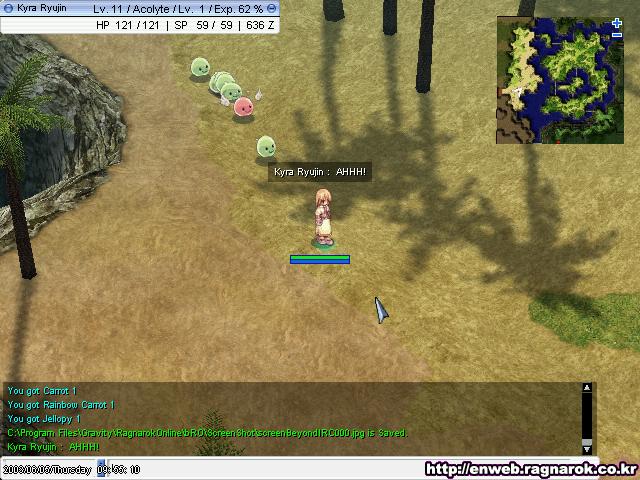This screenshot has width=640, height=480.
Task: Click the round button left of Kyra Ryujin
Action: tap(8, 8)
